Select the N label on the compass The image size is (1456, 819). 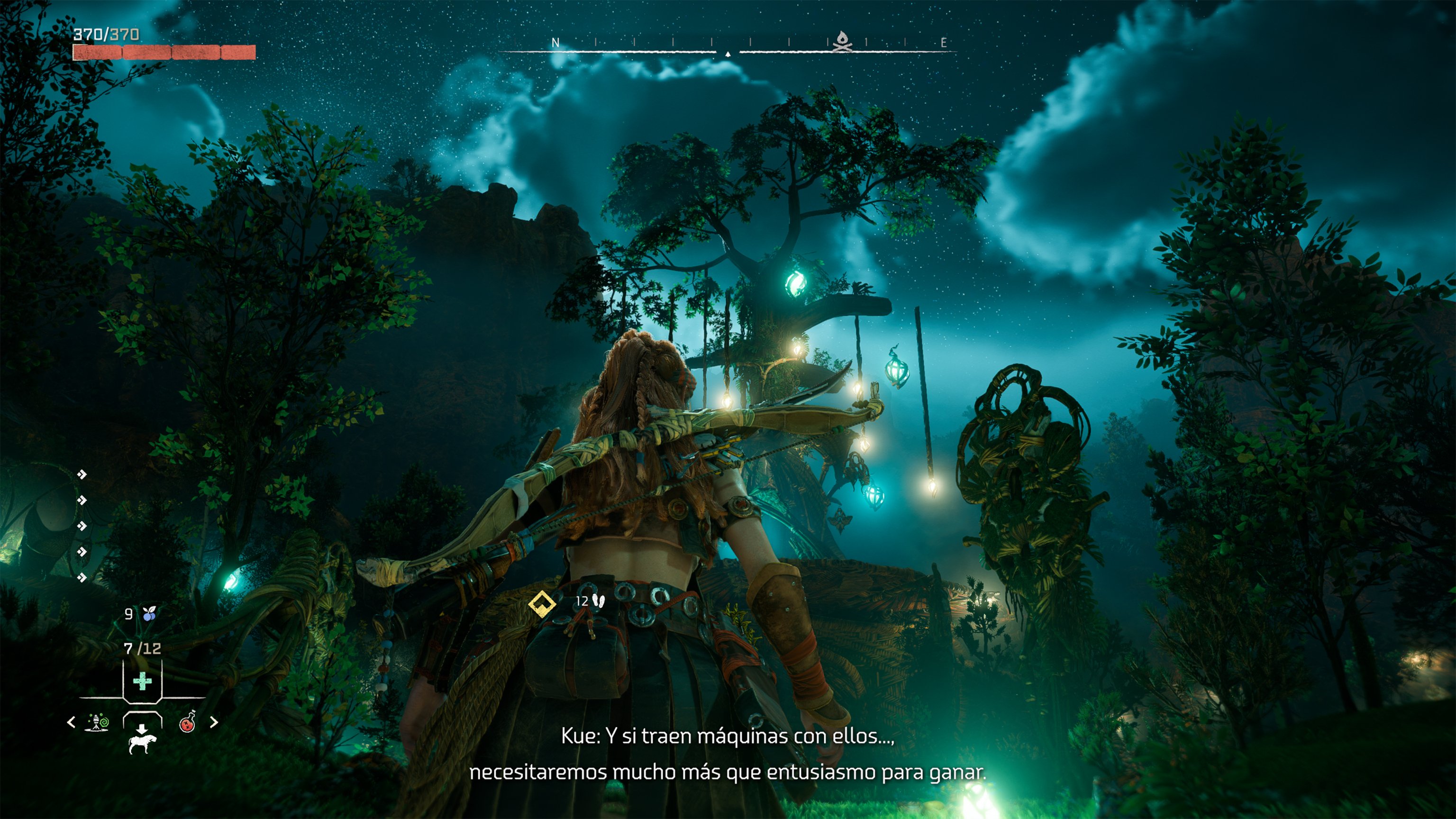557,42
